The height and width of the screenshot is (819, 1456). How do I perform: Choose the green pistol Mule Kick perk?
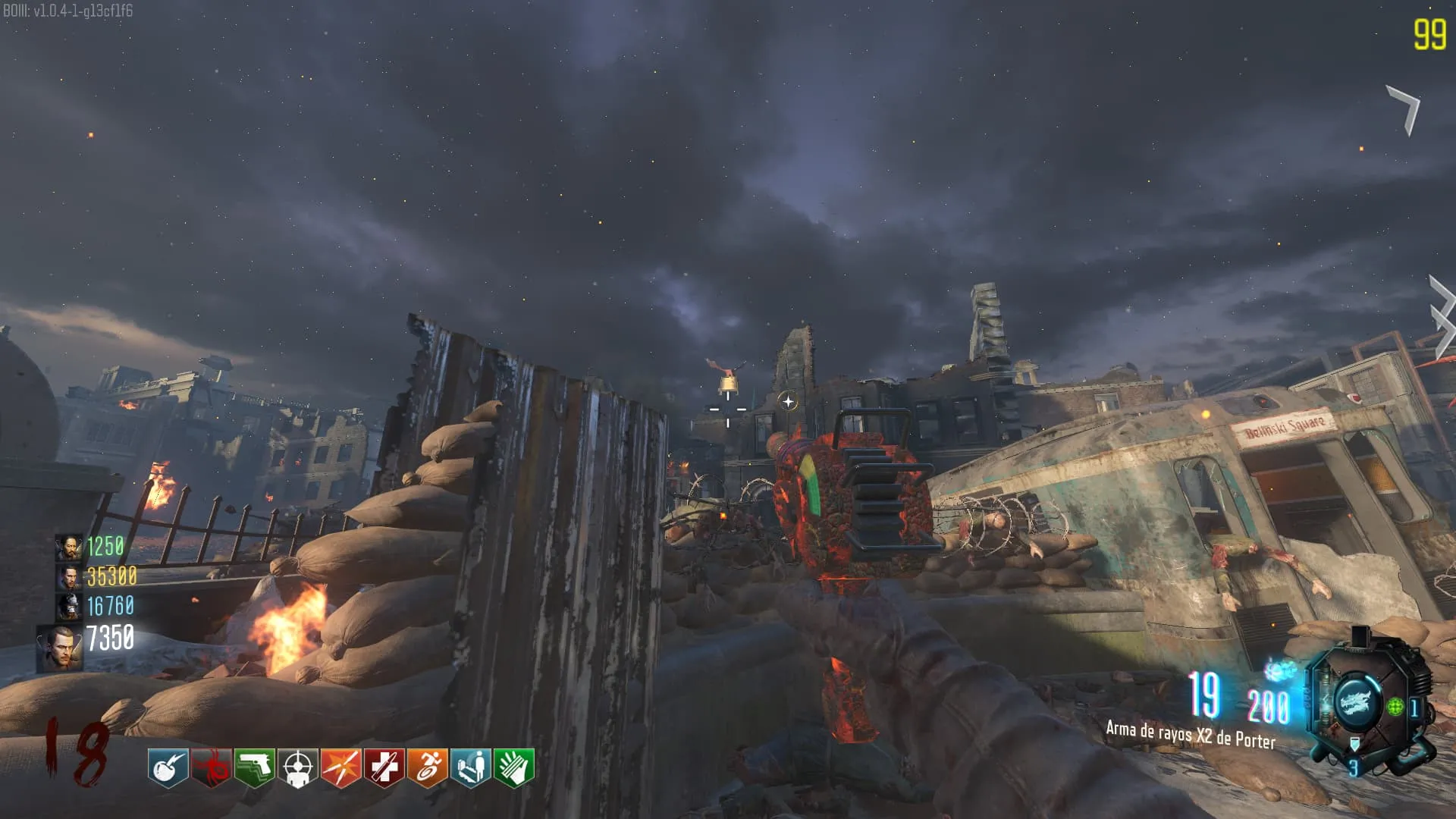point(254,767)
